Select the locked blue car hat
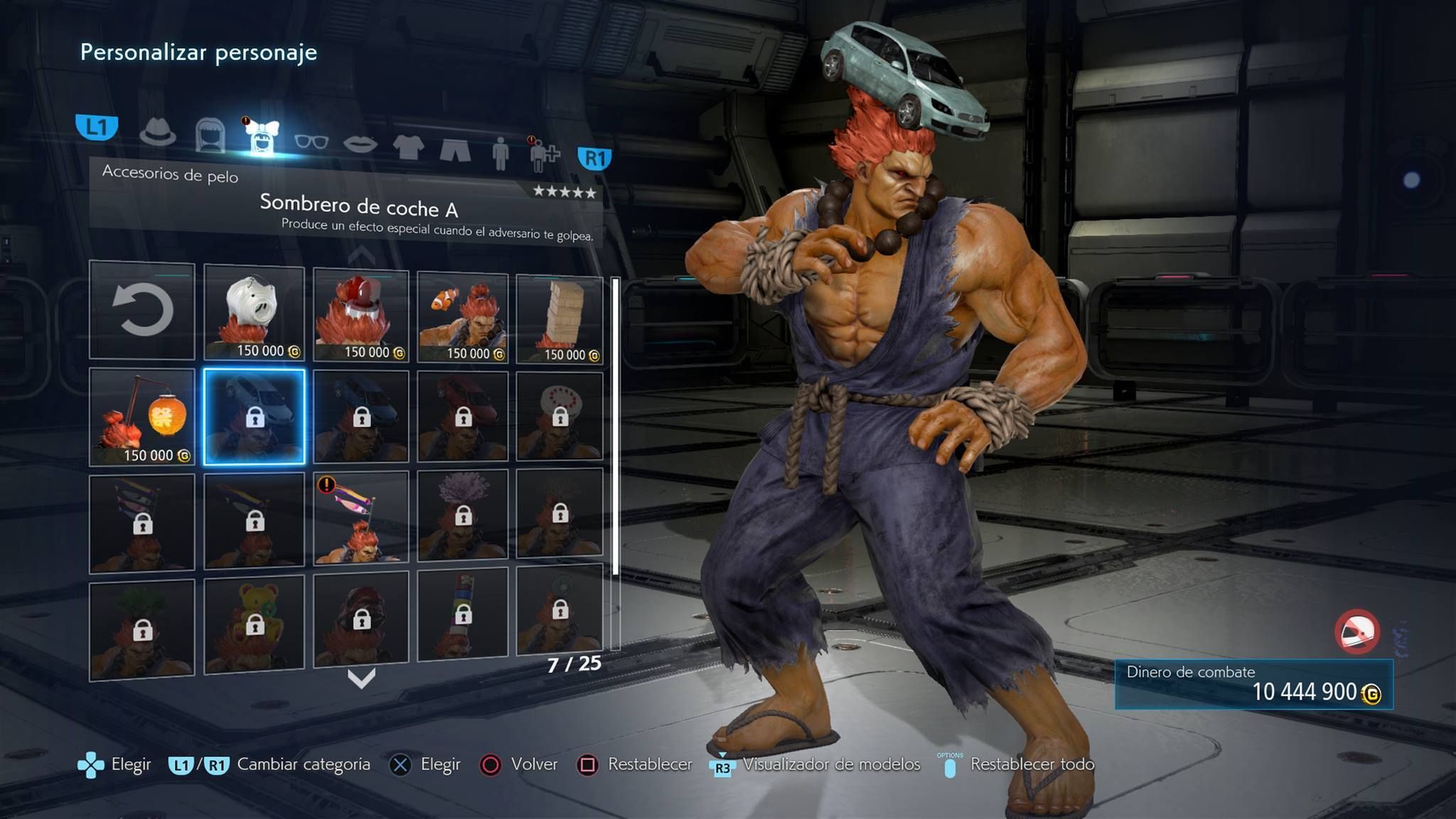Viewport: 1456px width, 819px height. pyautogui.click(x=361, y=417)
